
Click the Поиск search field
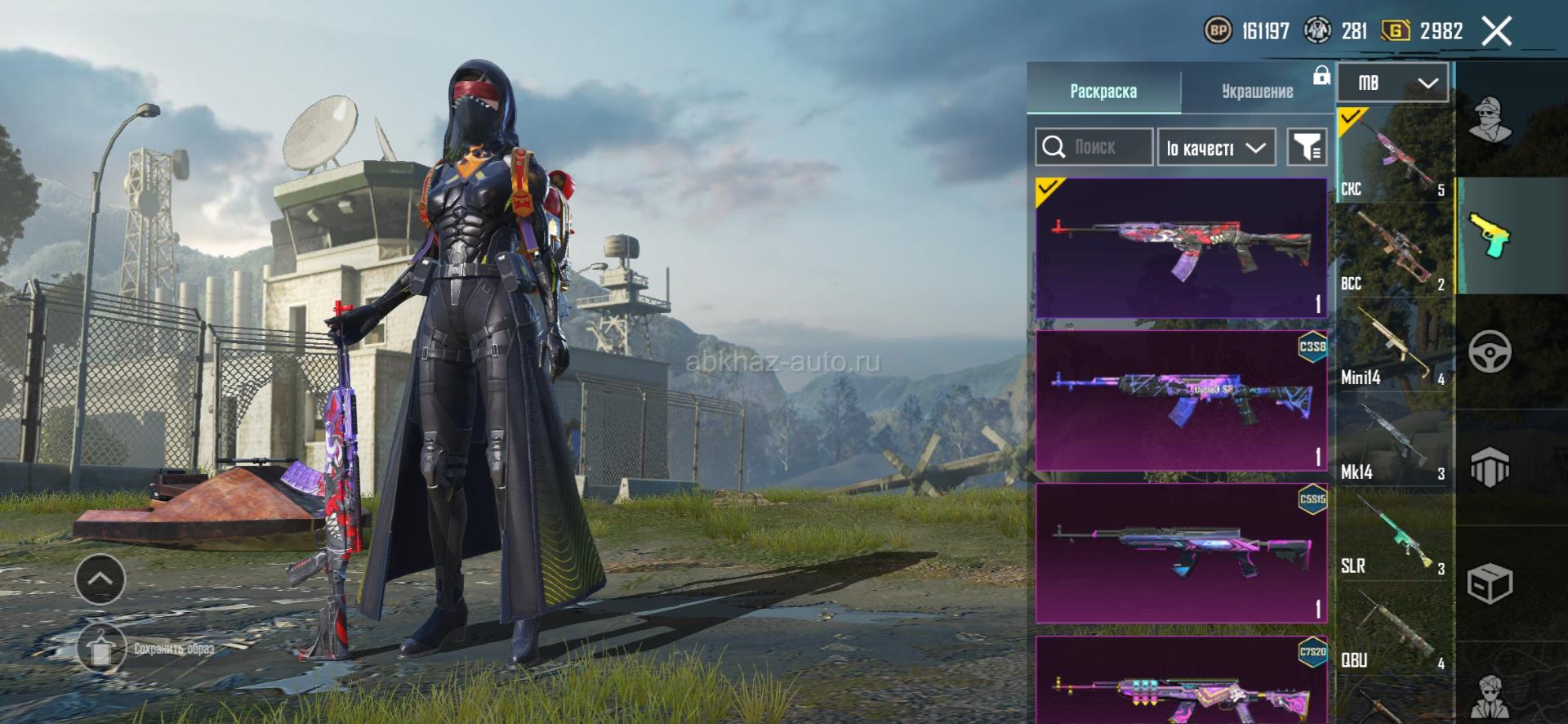[x=1094, y=147]
